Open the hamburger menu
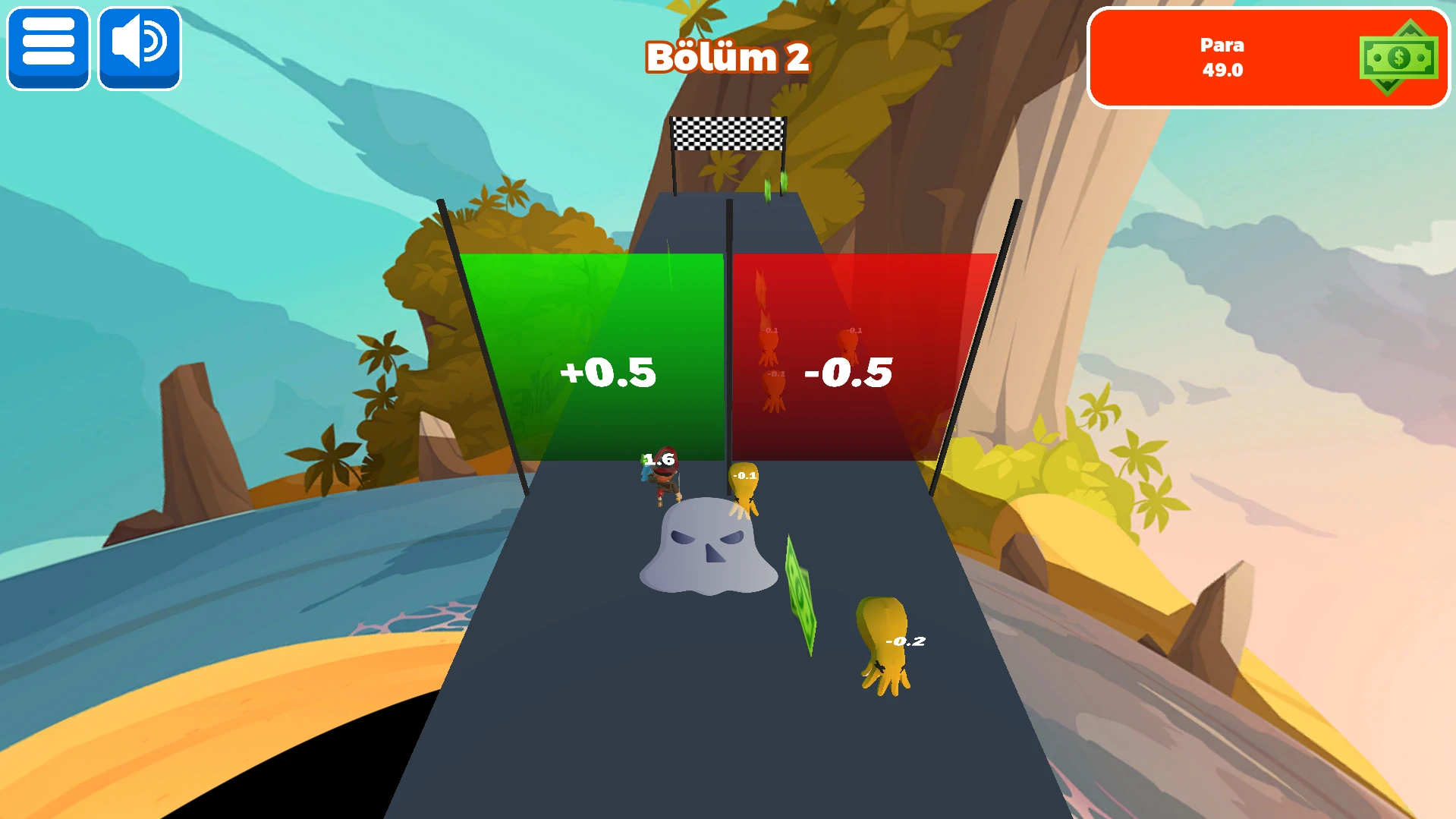The height and width of the screenshot is (819, 1456). [49, 48]
